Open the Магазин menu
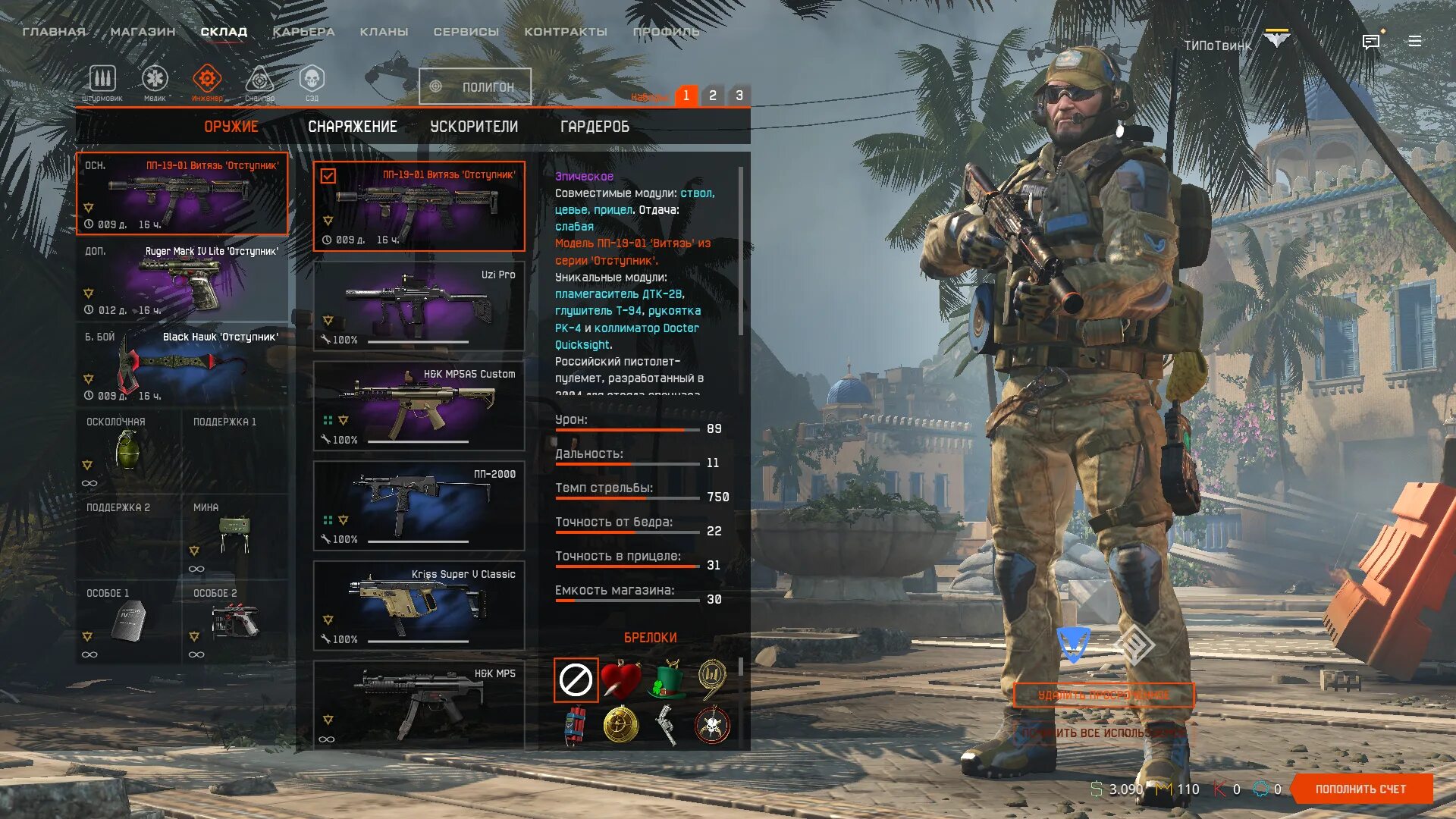 pos(143,32)
